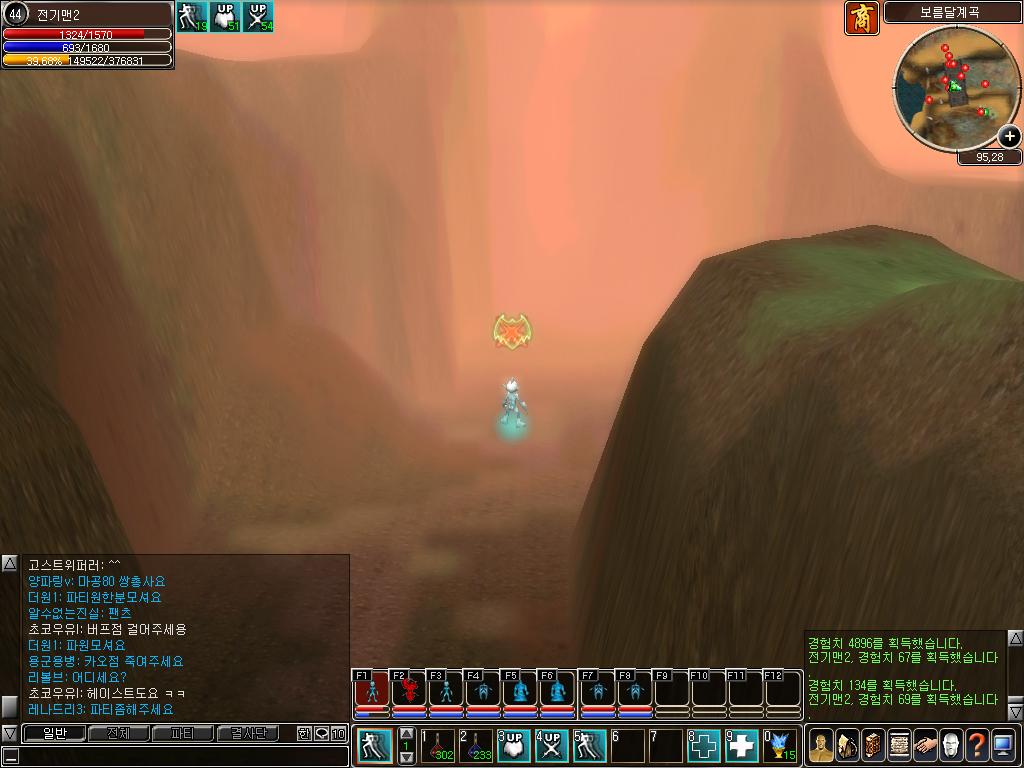Use the blue crystal item in slot 0
Screen dimensions: 1024x768
pos(780,745)
